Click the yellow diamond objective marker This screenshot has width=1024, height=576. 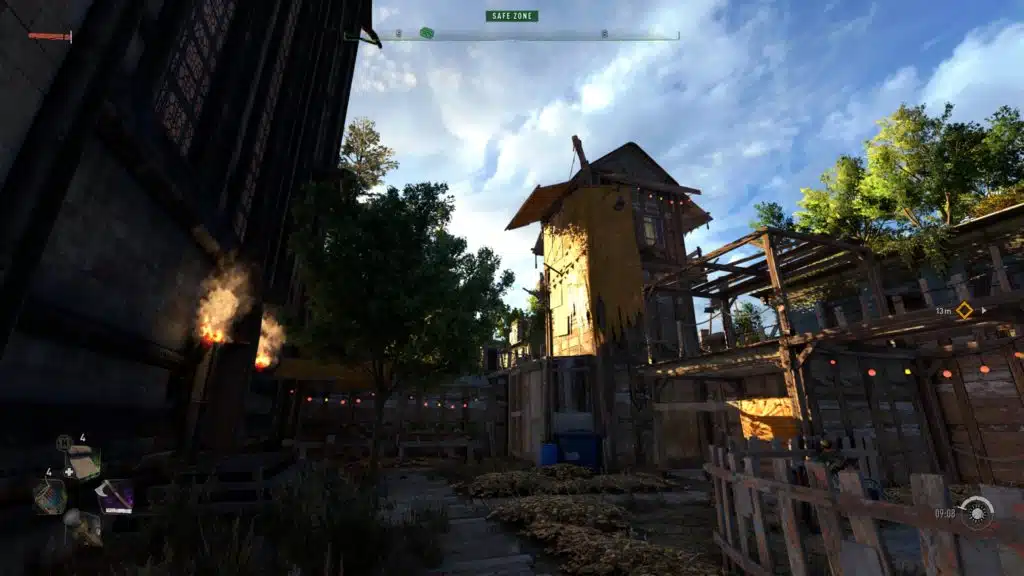[x=964, y=310]
